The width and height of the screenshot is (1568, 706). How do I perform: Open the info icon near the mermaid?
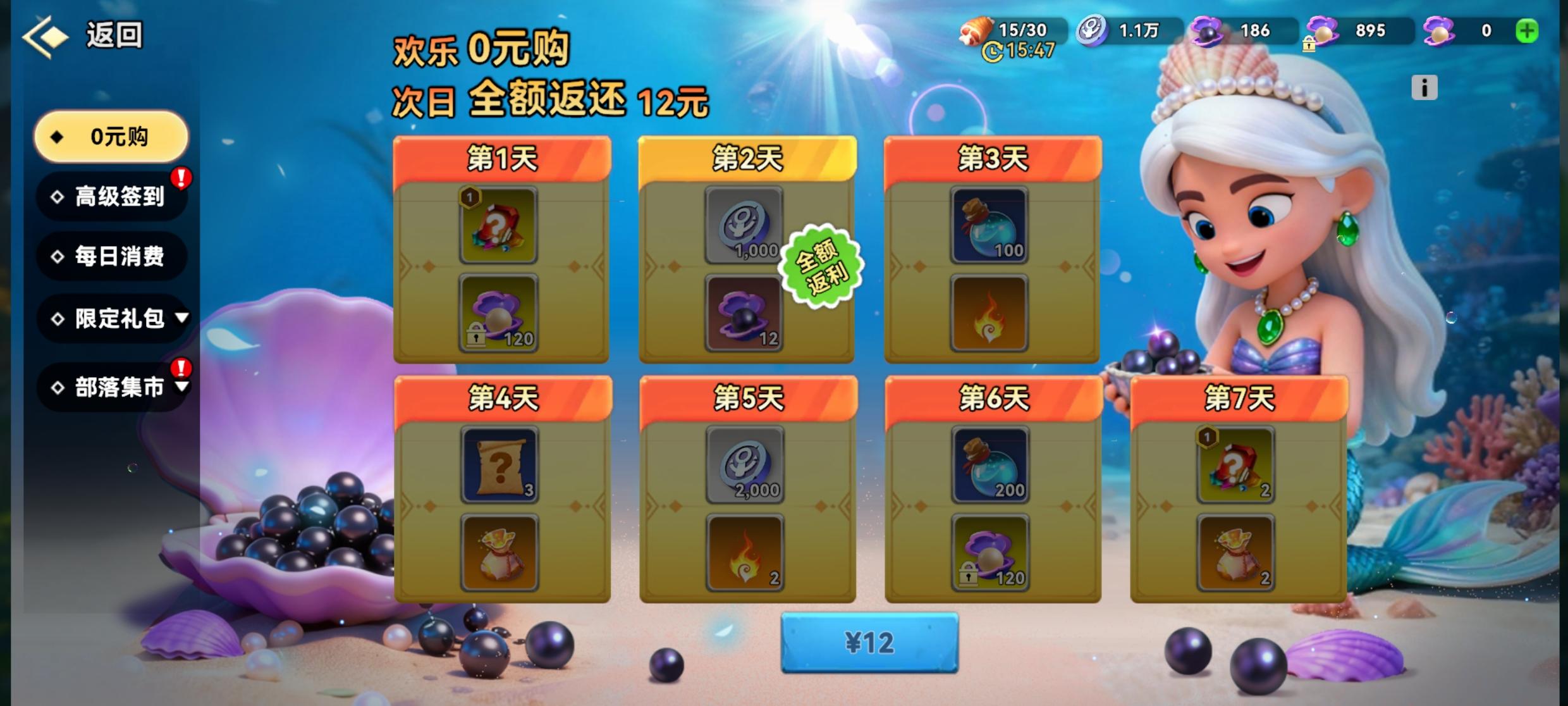tap(1423, 87)
